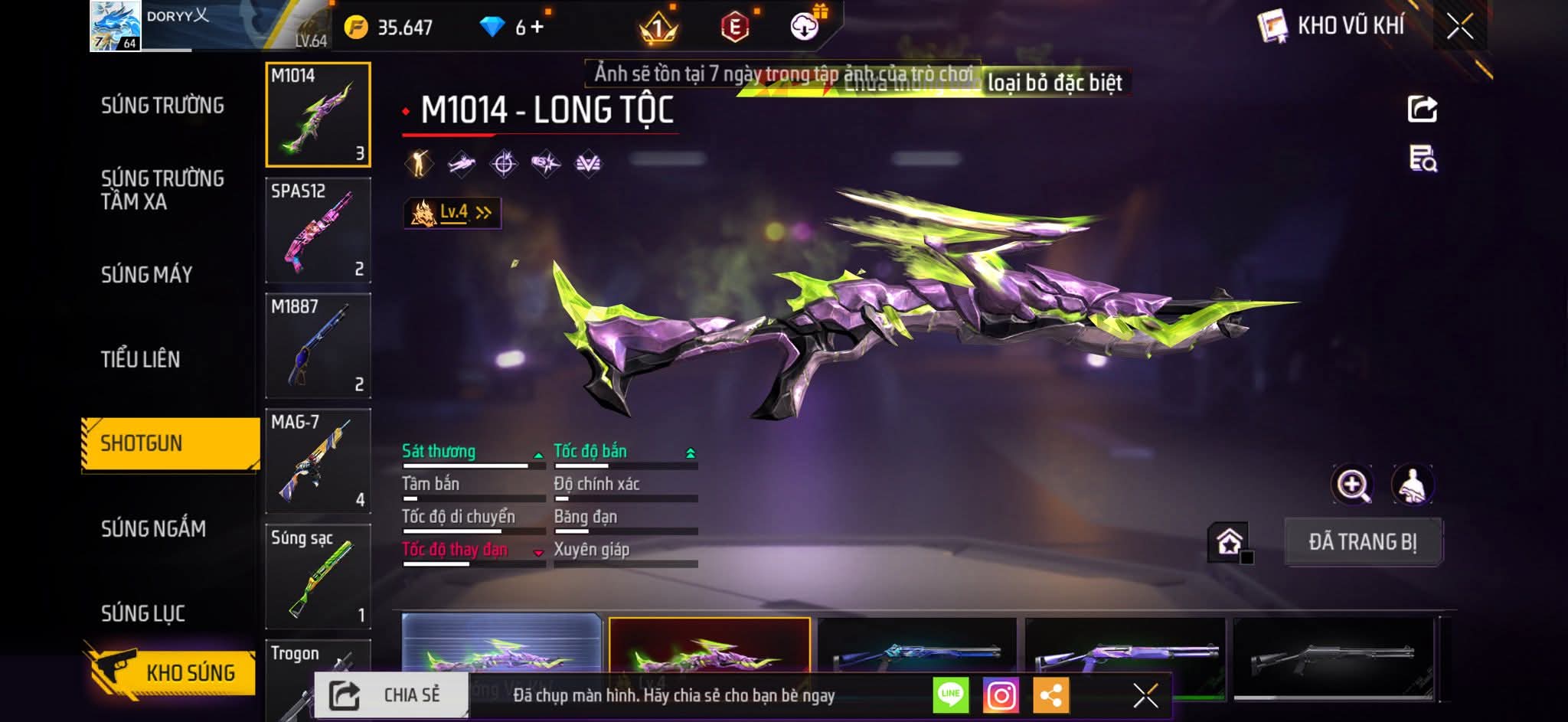Open the SÚNG MÁY weapon category
1568x722 pixels.
146,274
